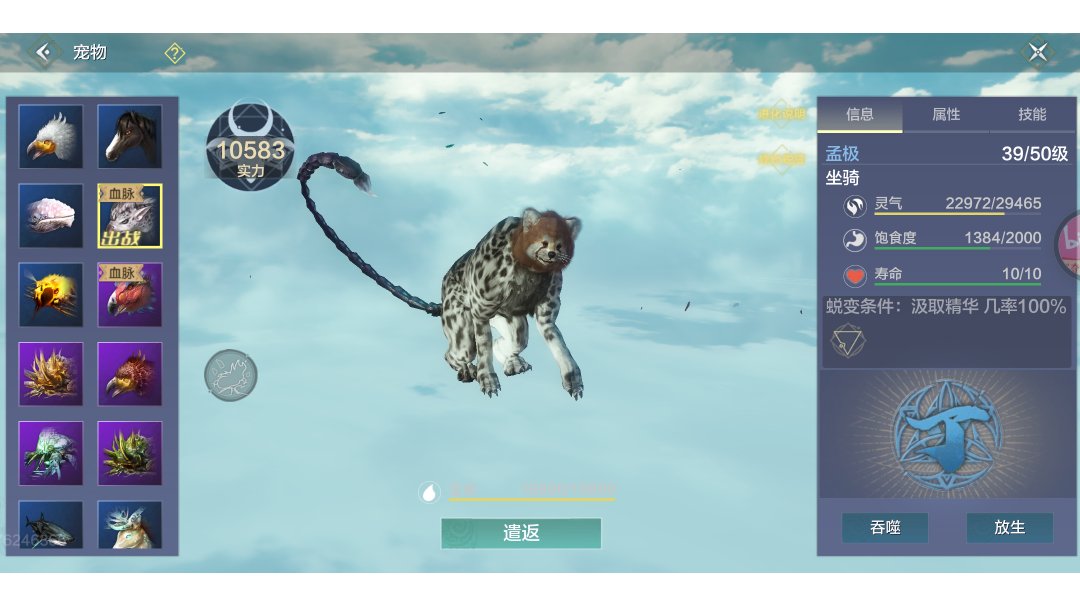
Task: Tap the 吞噬 devour button
Action: click(885, 527)
